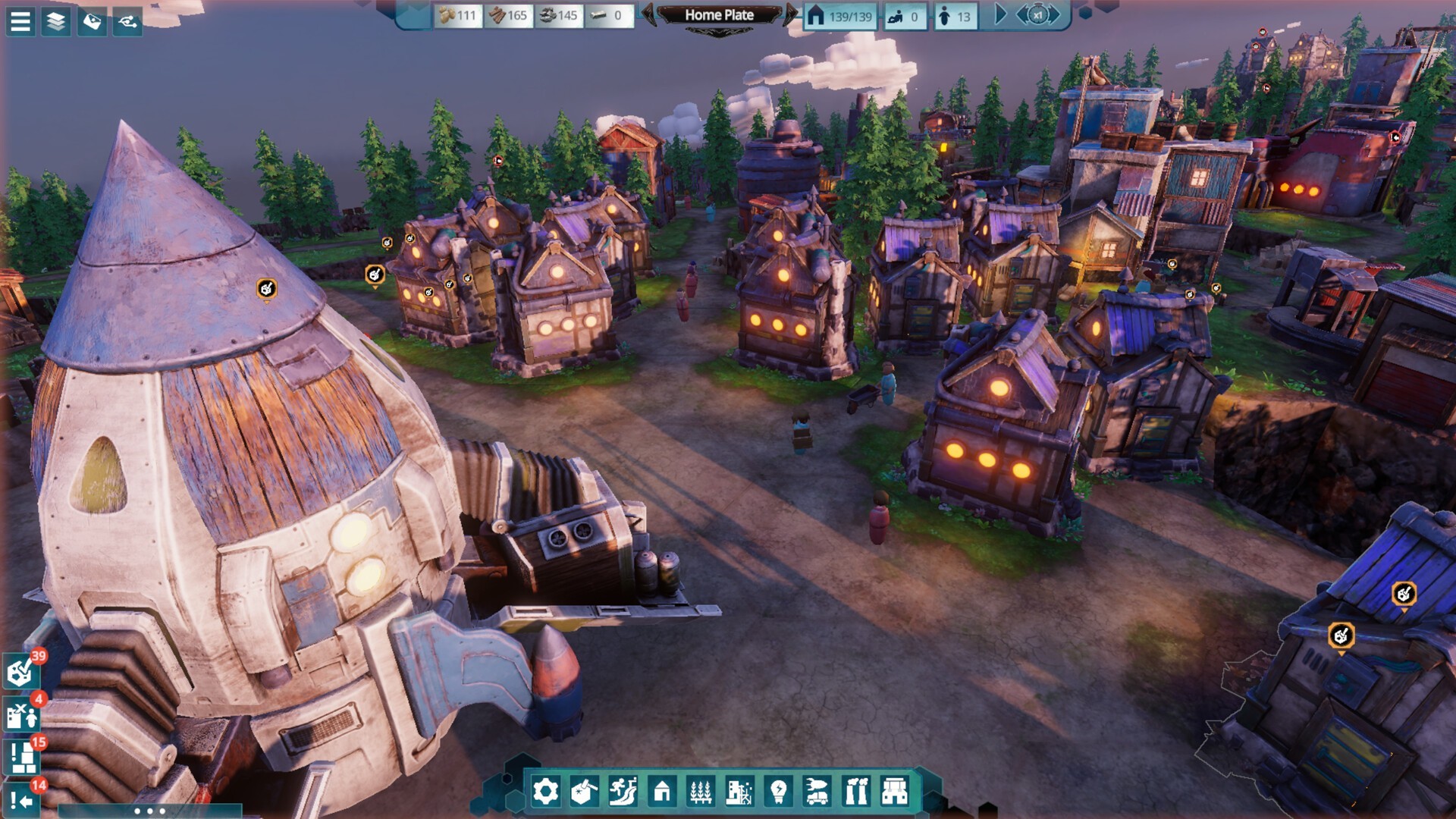The image size is (1456, 819).
Task: Toggle the x1 game speed control
Action: click(x=1037, y=15)
